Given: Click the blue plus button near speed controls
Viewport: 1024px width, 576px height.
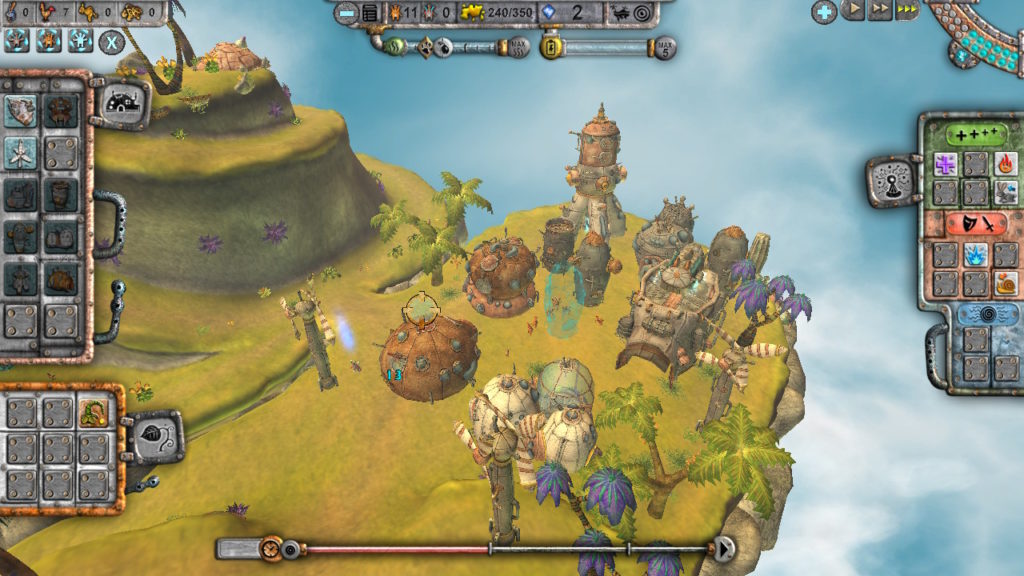Looking at the screenshot, I should pos(824,11).
